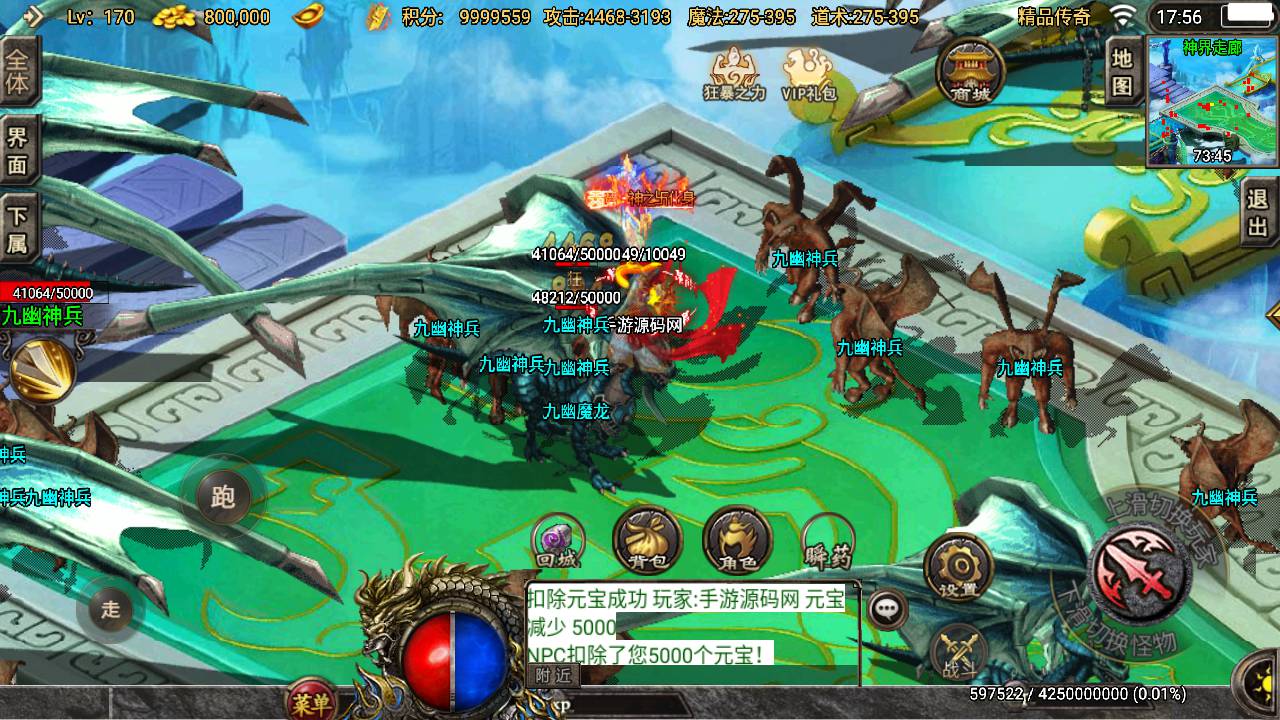Select the 附近 nearby chat tab
The height and width of the screenshot is (720, 1280).
tap(553, 675)
